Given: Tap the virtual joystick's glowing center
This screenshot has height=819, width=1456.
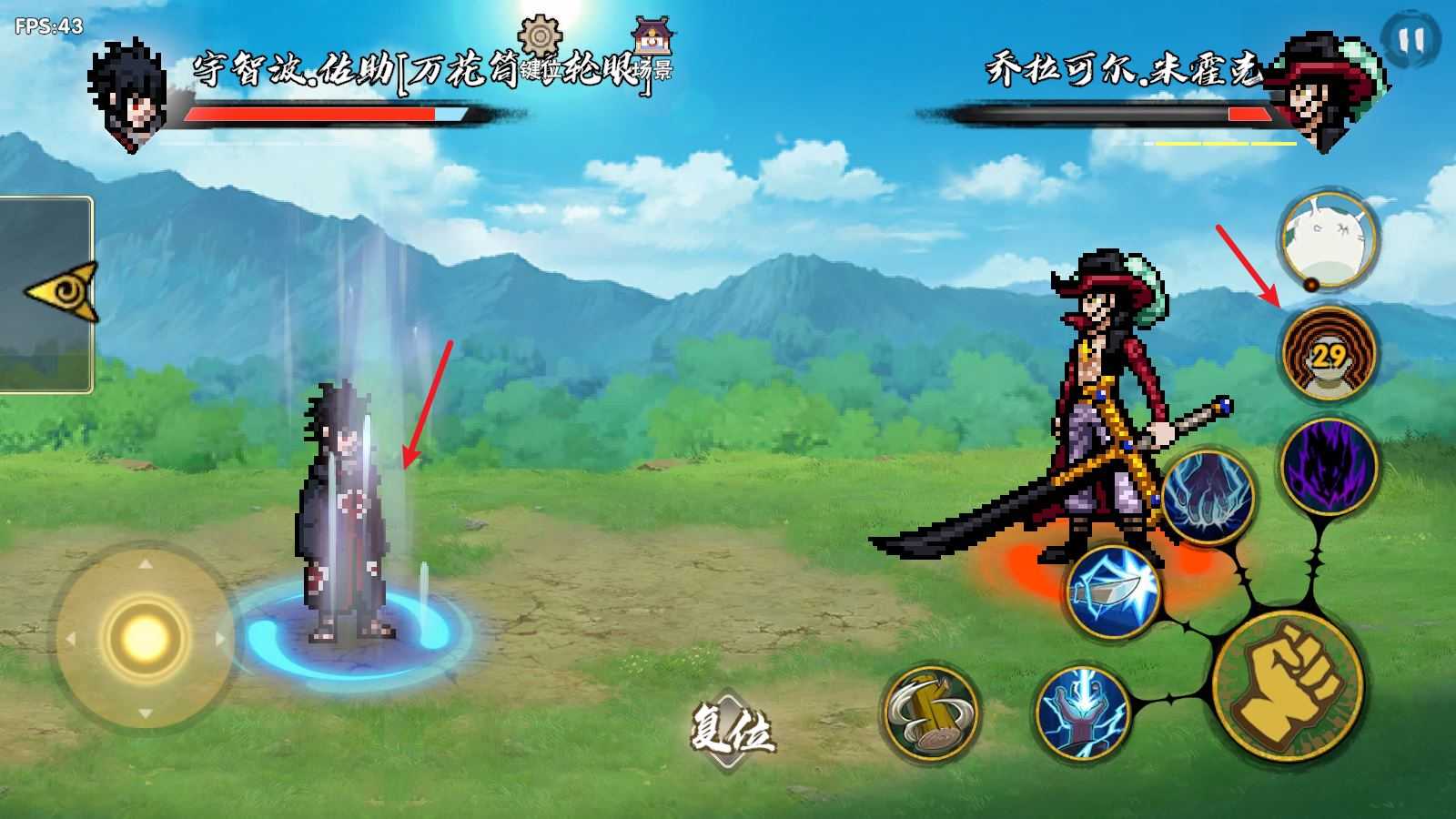Looking at the screenshot, I should coord(144,636).
